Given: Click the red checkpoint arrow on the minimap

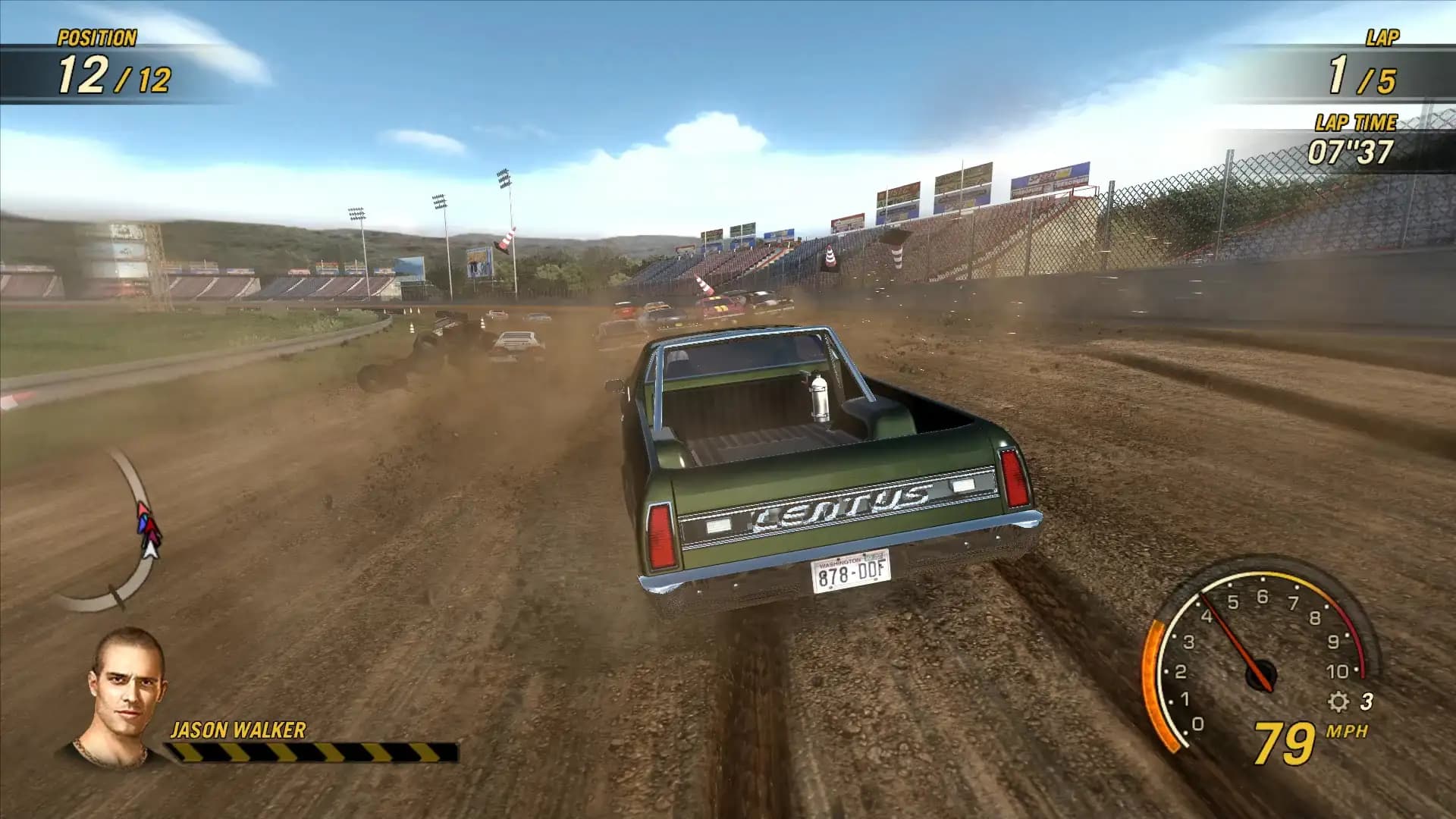Looking at the screenshot, I should pos(143,507).
